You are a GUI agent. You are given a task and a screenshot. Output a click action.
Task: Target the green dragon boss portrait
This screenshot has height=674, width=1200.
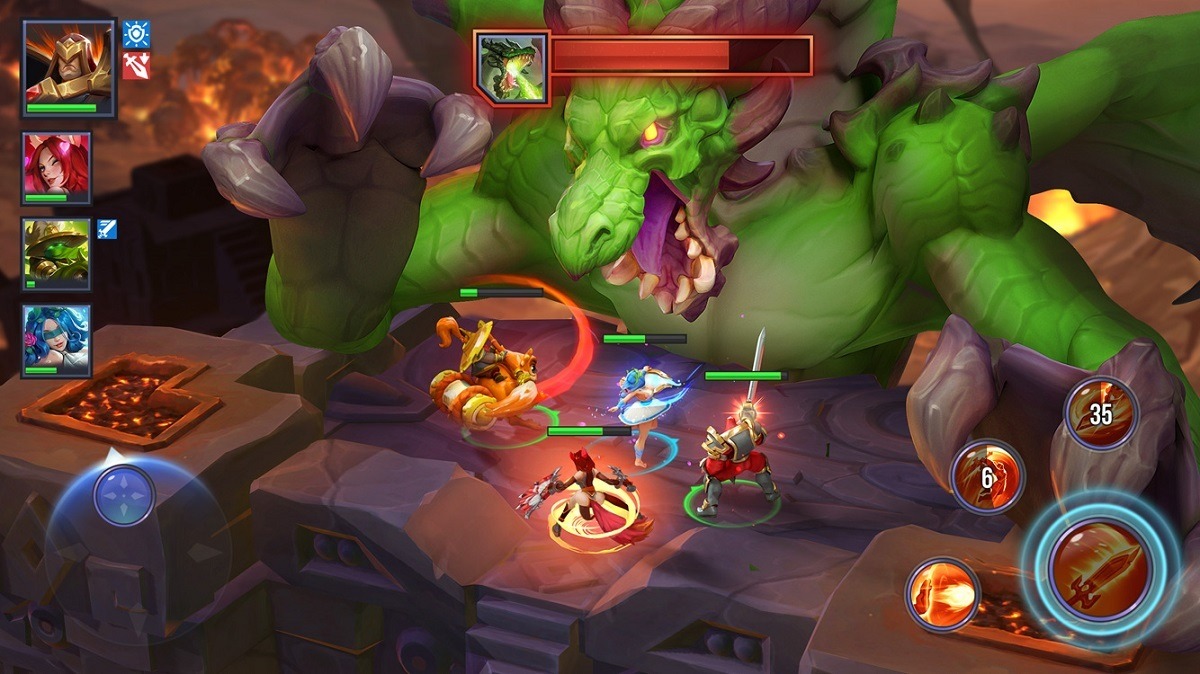[x=512, y=68]
